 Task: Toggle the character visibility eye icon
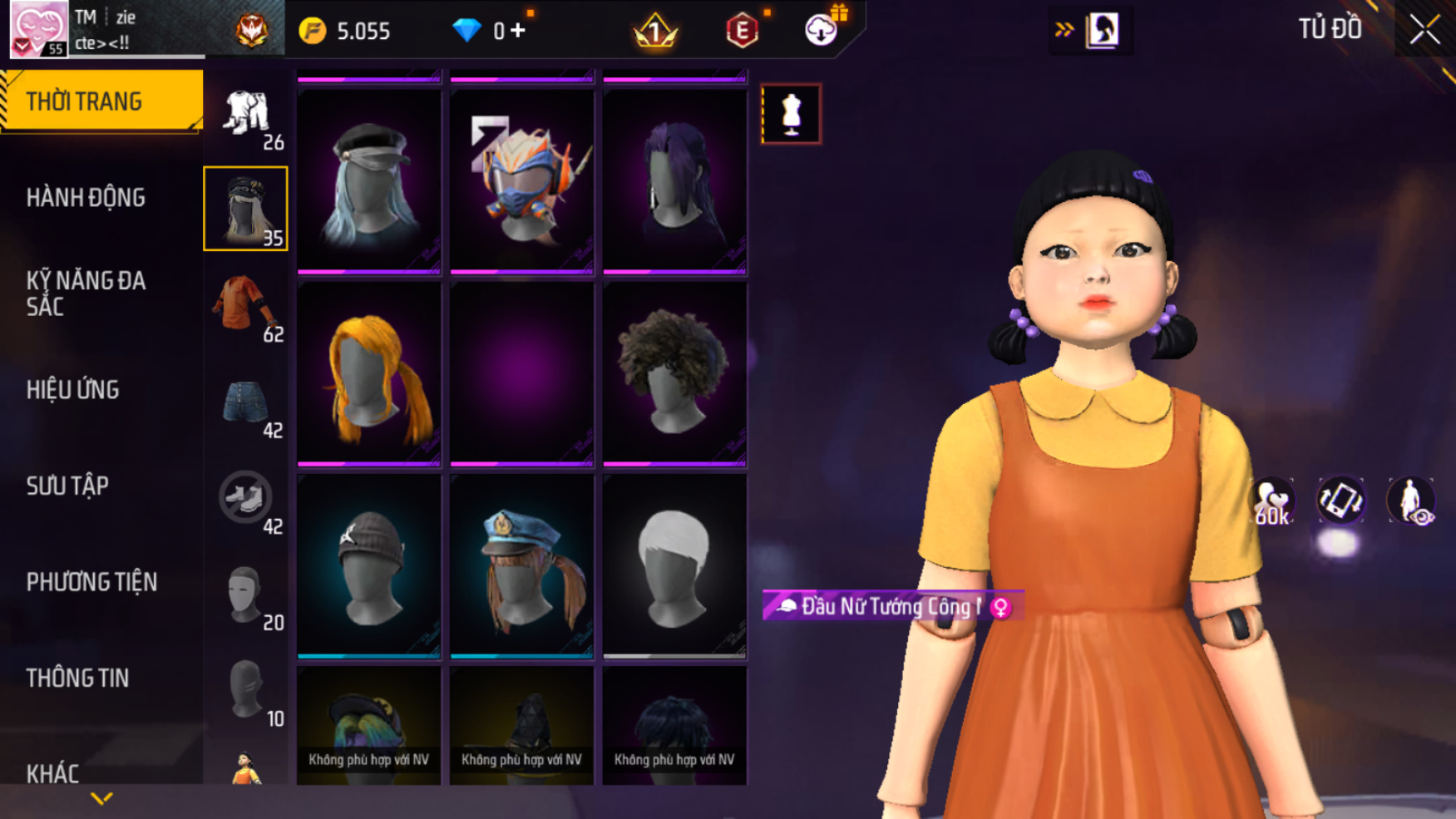tap(1411, 501)
